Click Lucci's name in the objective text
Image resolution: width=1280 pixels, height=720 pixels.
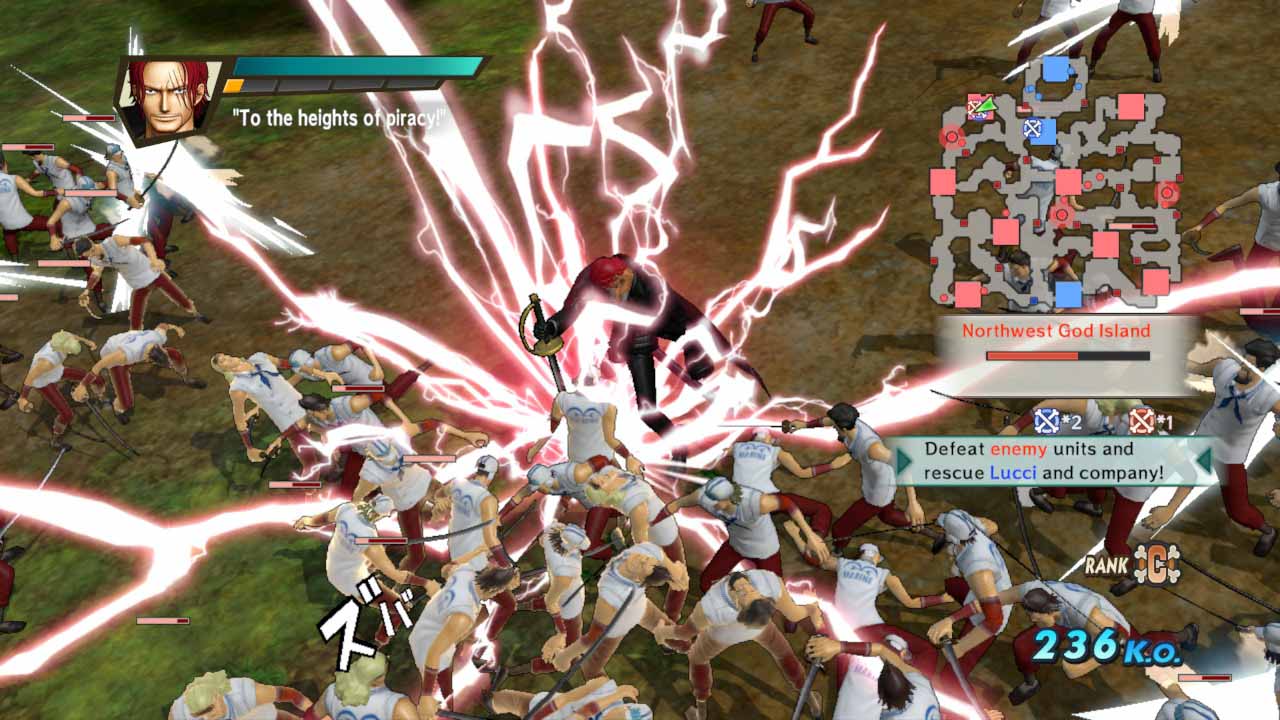coord(1013,470)
